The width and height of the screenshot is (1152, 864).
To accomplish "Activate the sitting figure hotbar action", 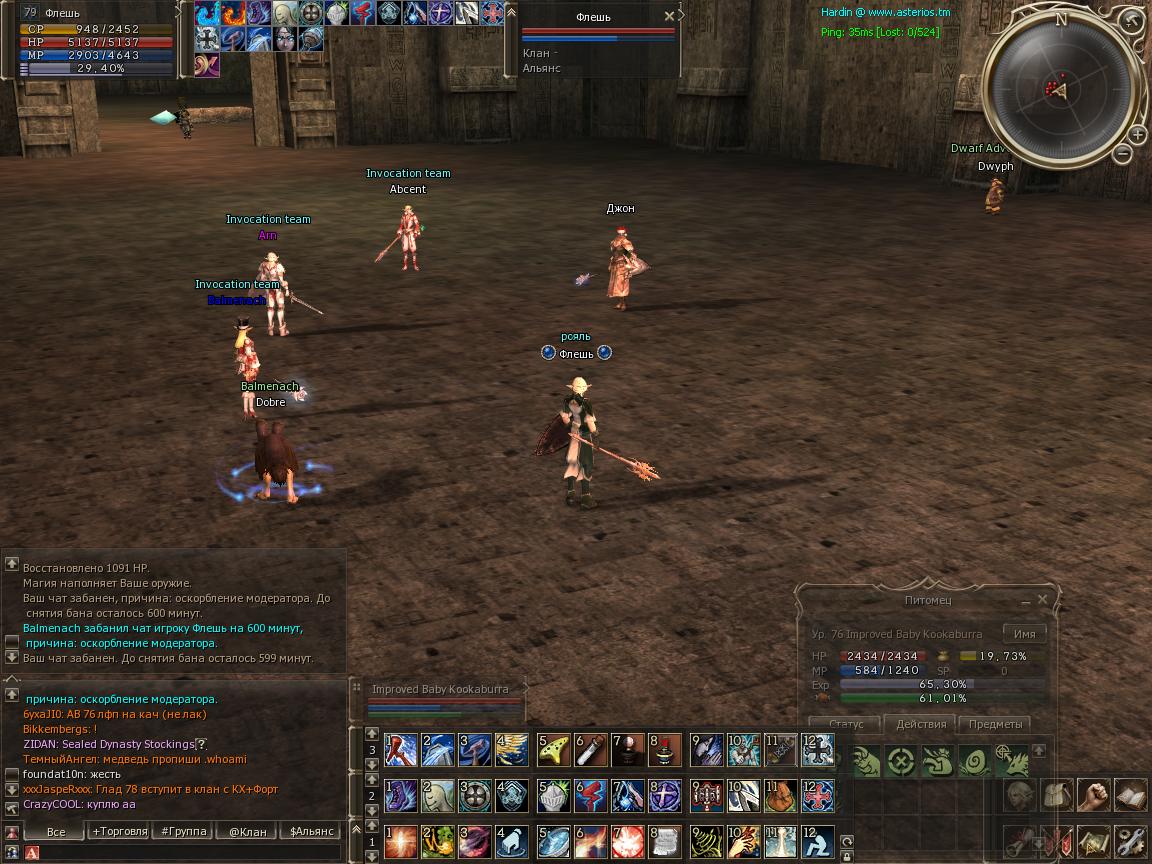I will coord(817,840).
